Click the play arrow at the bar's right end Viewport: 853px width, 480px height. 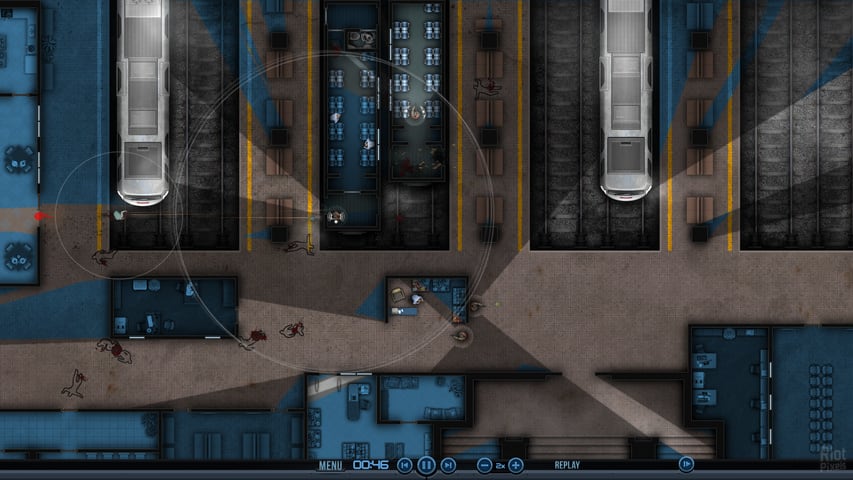coord(686,464)
